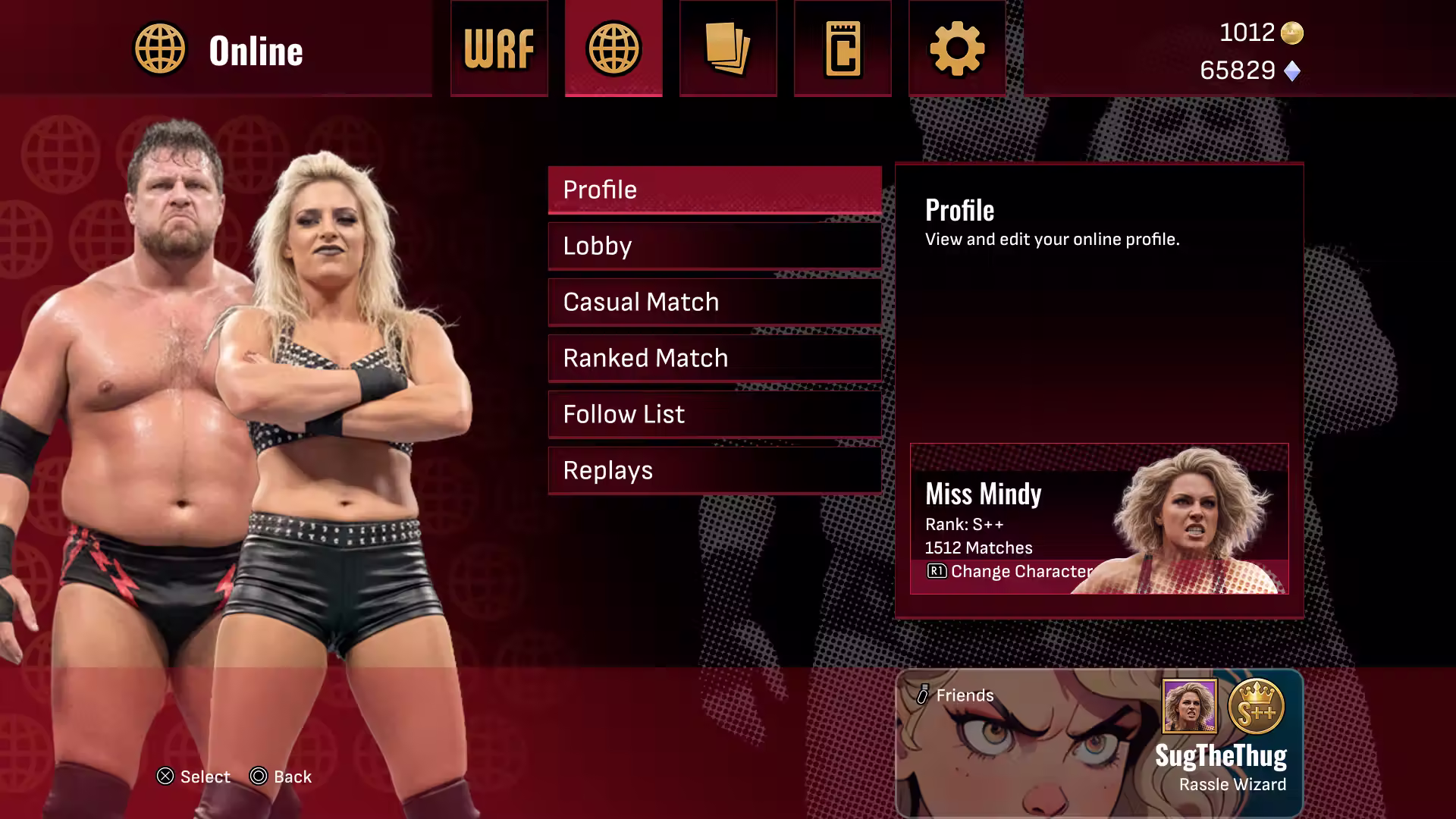
Task: Open the gear Settings tab
Action: pos(957,49)
